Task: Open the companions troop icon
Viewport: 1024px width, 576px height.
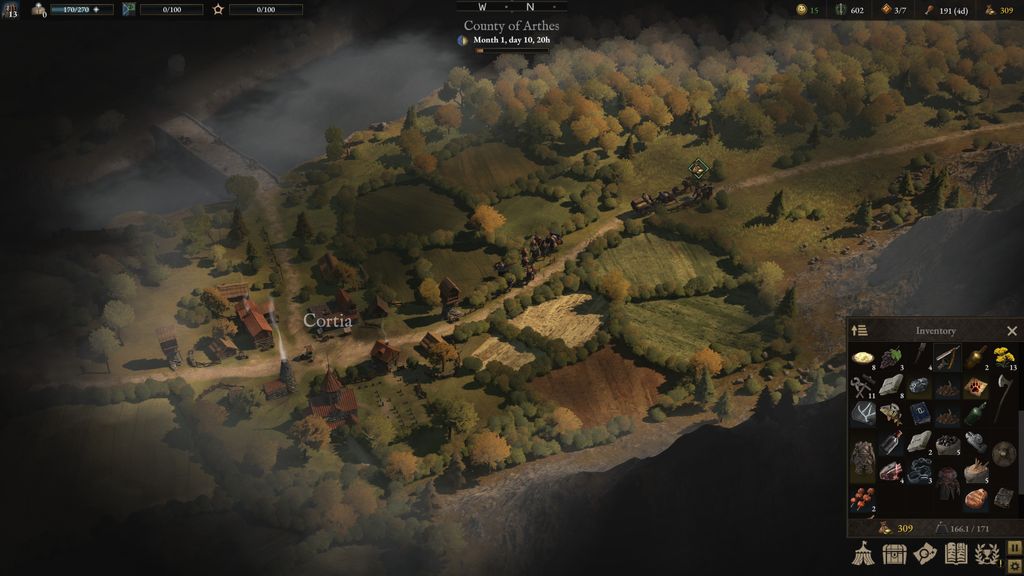Action: tap(40, 9)
